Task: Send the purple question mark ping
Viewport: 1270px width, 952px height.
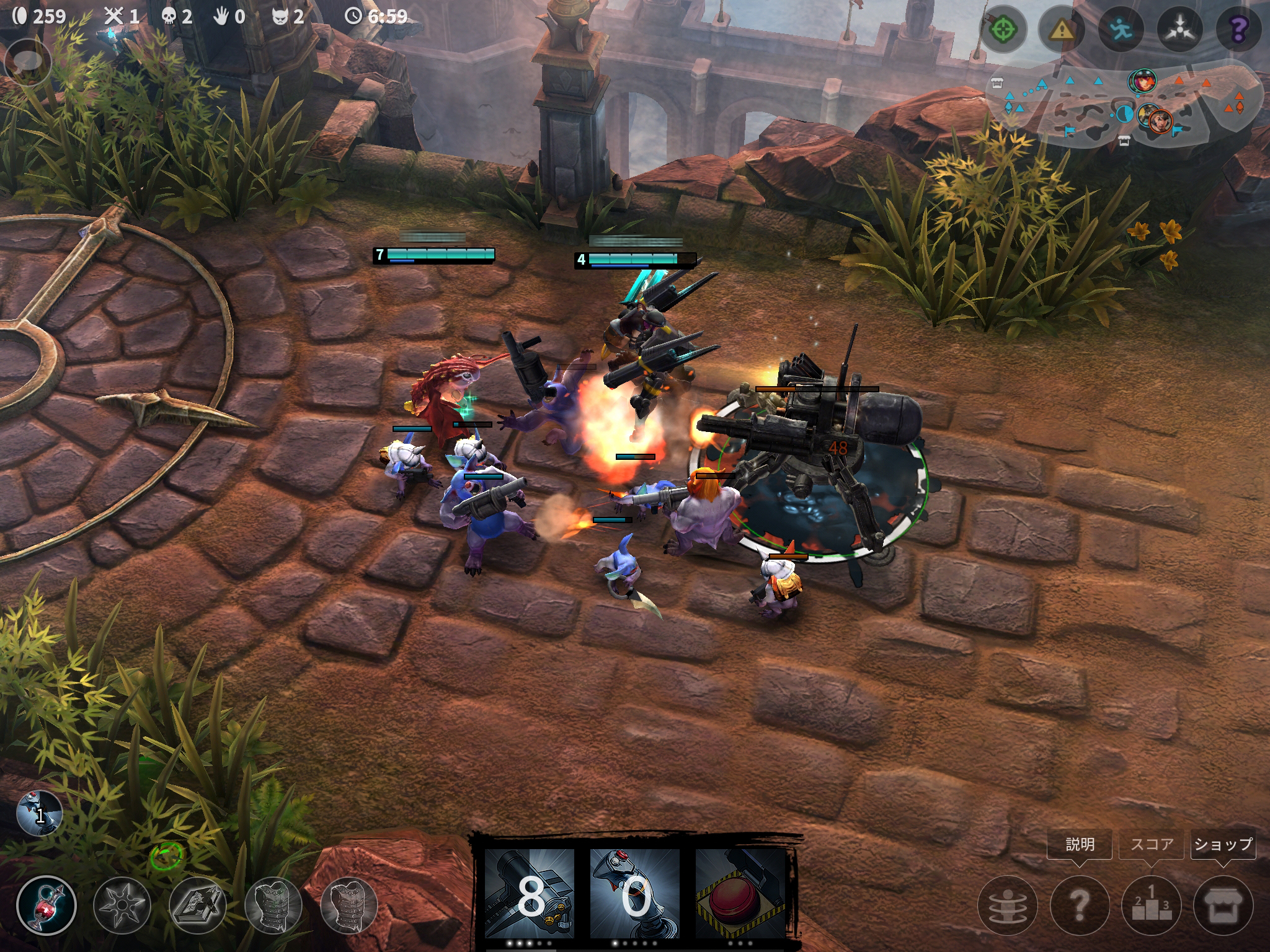Action: point(1238,29)
